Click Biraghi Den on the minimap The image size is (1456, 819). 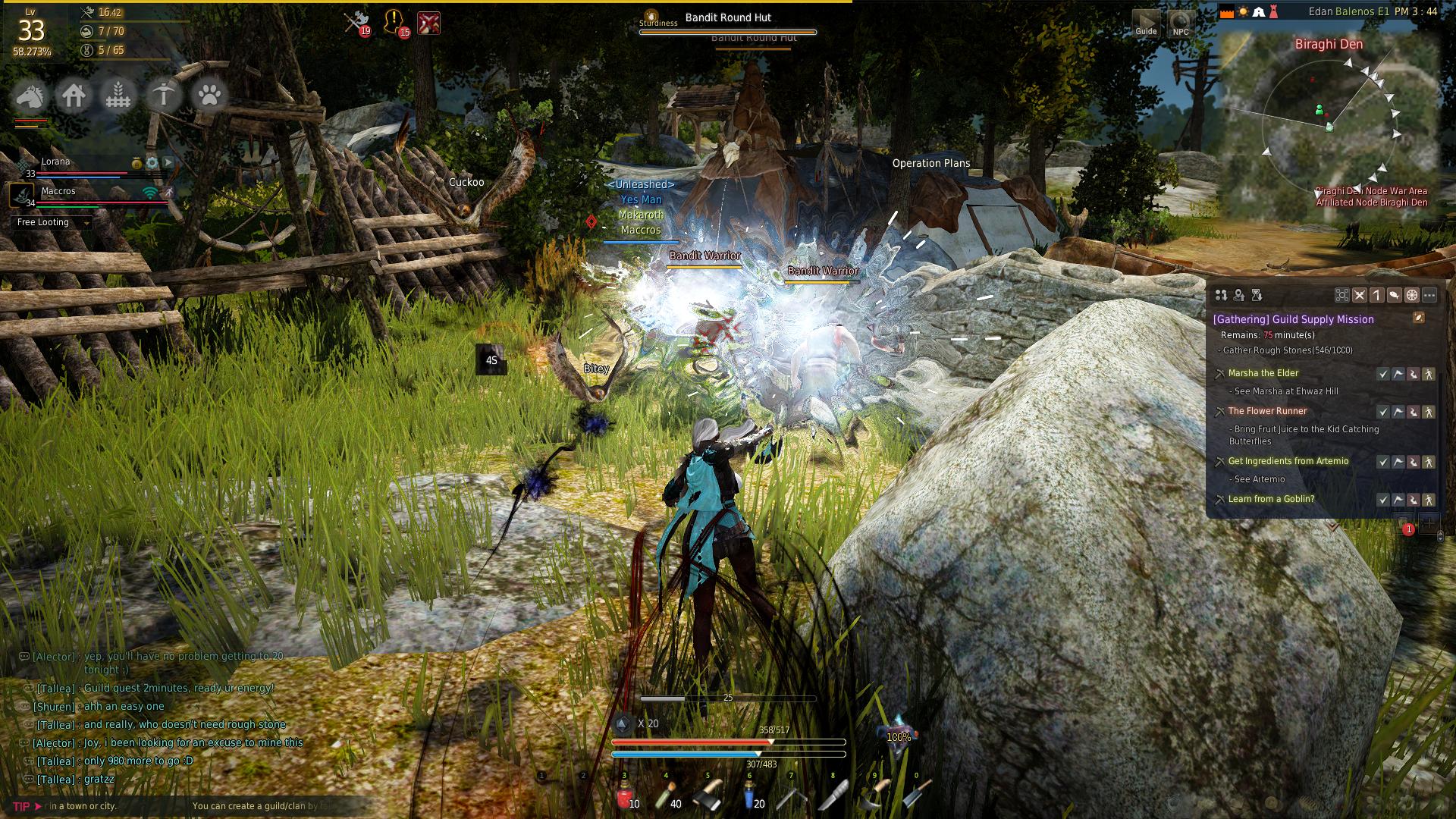(x=1329, y=45)
